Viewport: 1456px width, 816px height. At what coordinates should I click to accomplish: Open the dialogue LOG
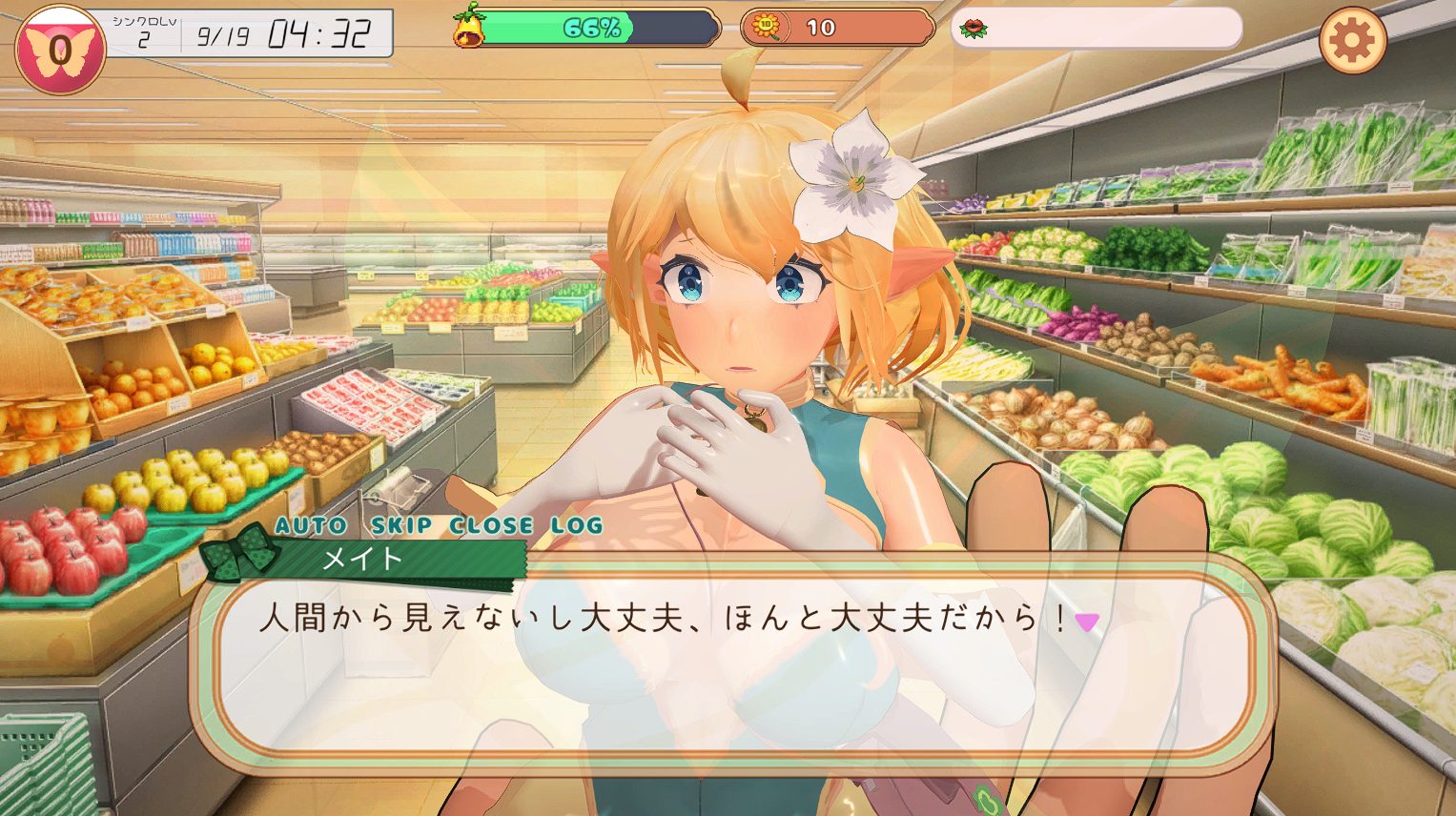[x=577, y=525]
